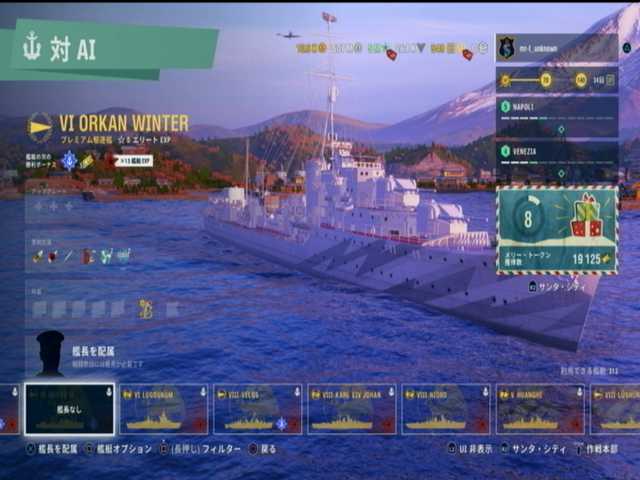This screenshot has height=480, width=640.
Task: Open the NAPOLI progress panel
Action: tap(556, 115)
